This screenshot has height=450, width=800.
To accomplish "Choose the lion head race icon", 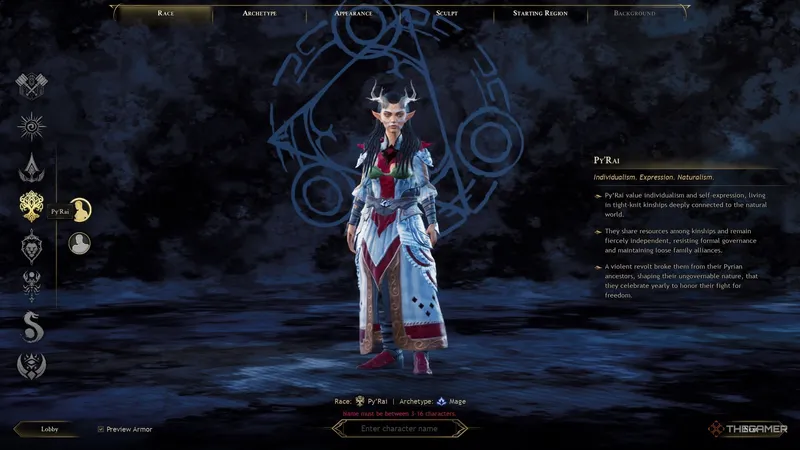I will pyautogui.click(x=32, y=245).
